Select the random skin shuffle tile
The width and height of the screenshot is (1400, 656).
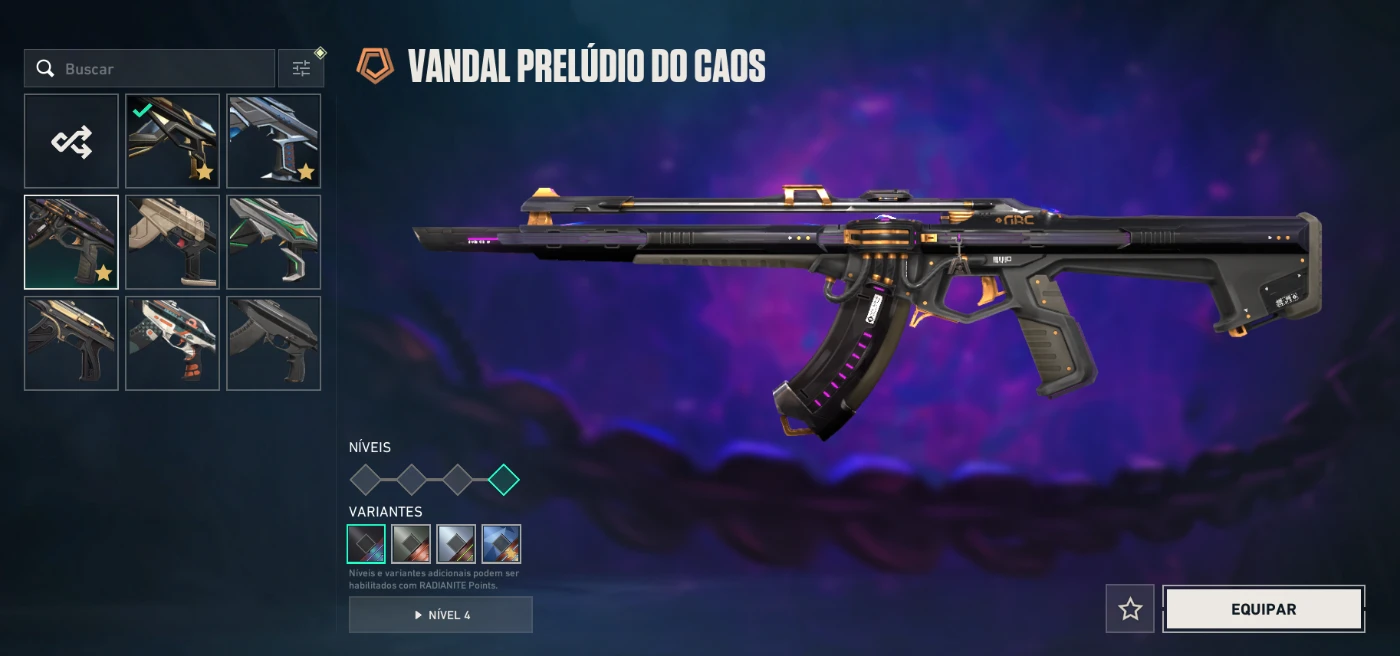coord(71,141)
